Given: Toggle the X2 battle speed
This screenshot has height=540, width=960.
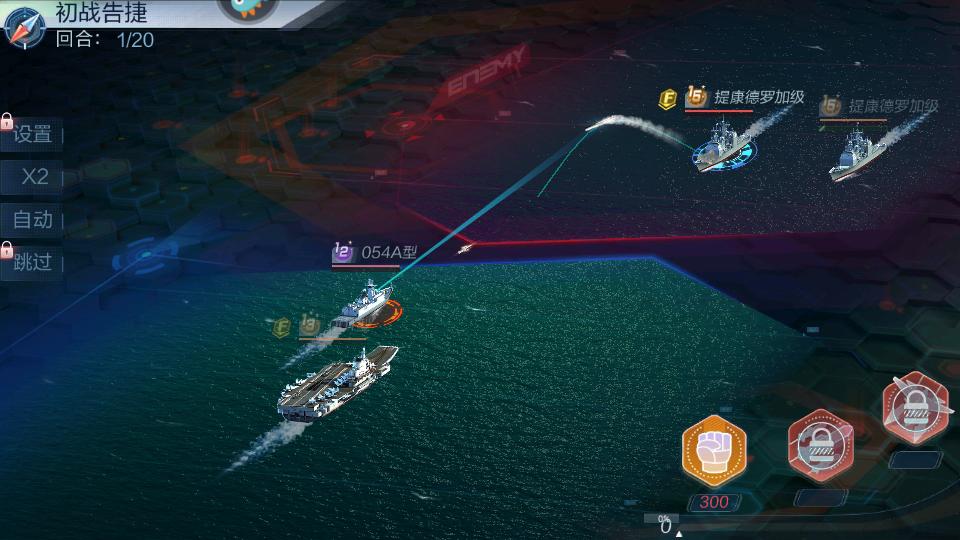Looking at the screenshot, I should [x=35, y=177].
